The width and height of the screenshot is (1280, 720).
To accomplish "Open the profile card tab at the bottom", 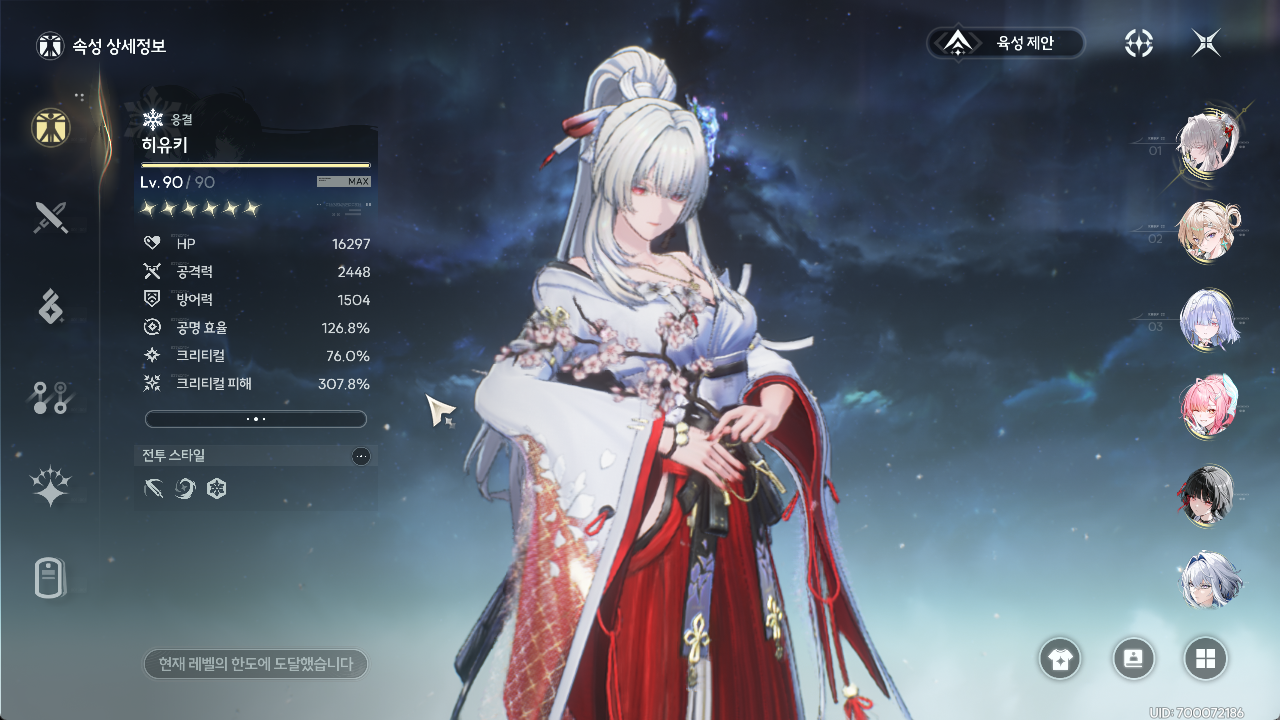I will tap(51, 577).
